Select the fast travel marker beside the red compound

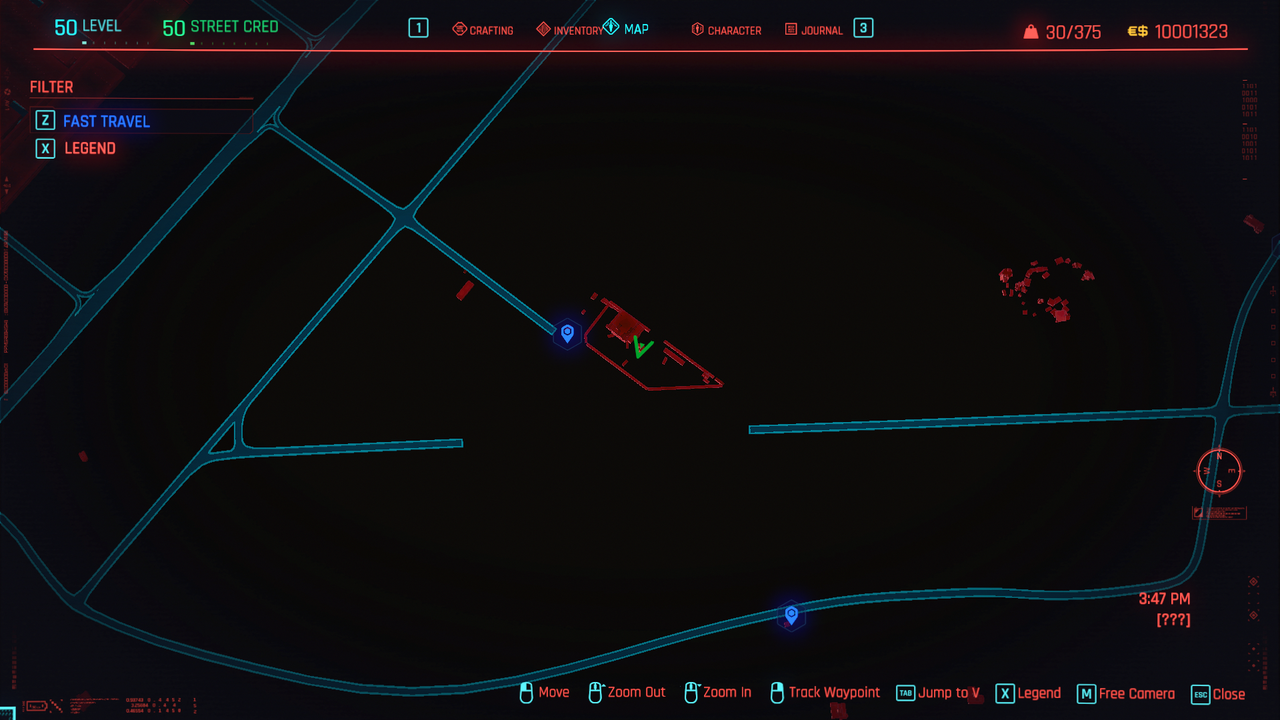pyautogui.click(x=567, y=333)
